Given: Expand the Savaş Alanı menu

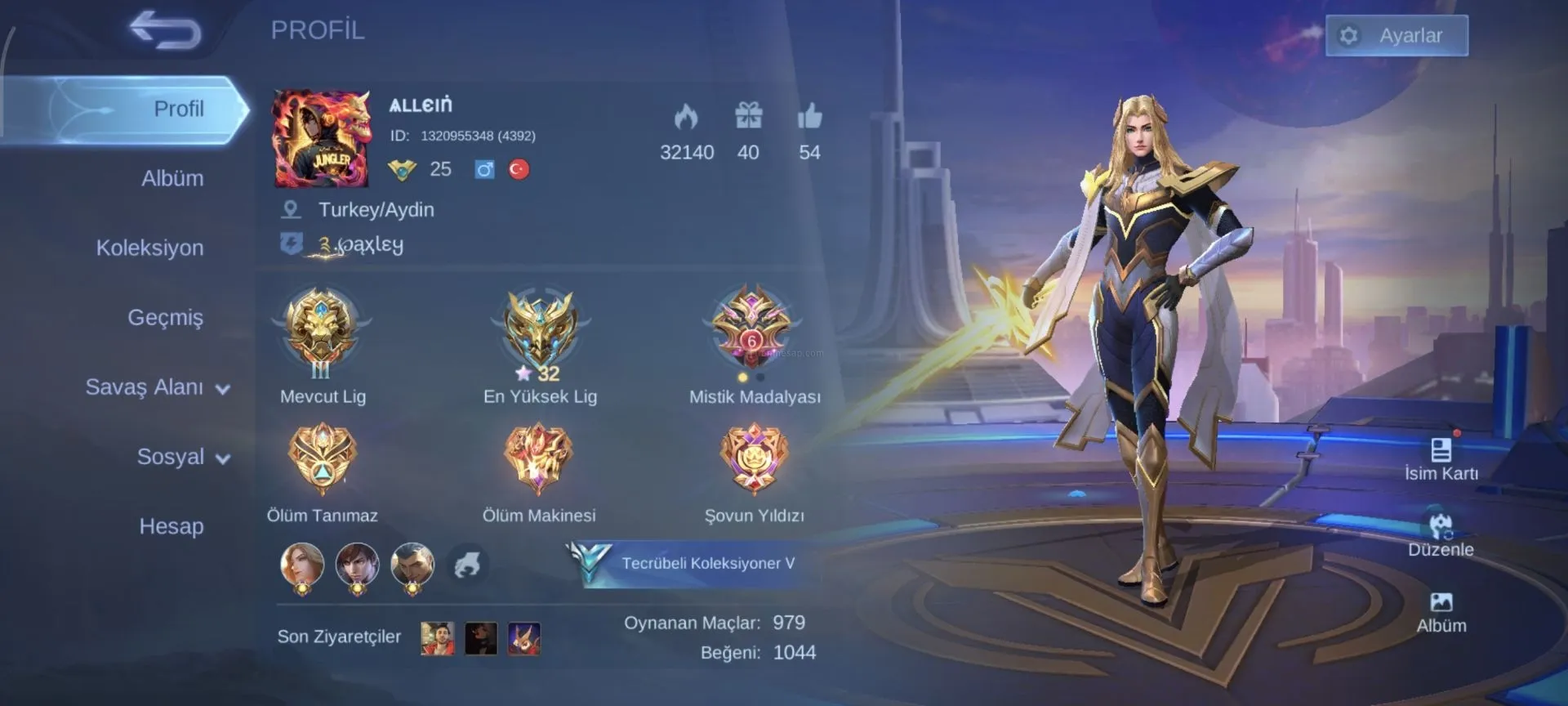Looking at the screenshot, I should point(158,387).
